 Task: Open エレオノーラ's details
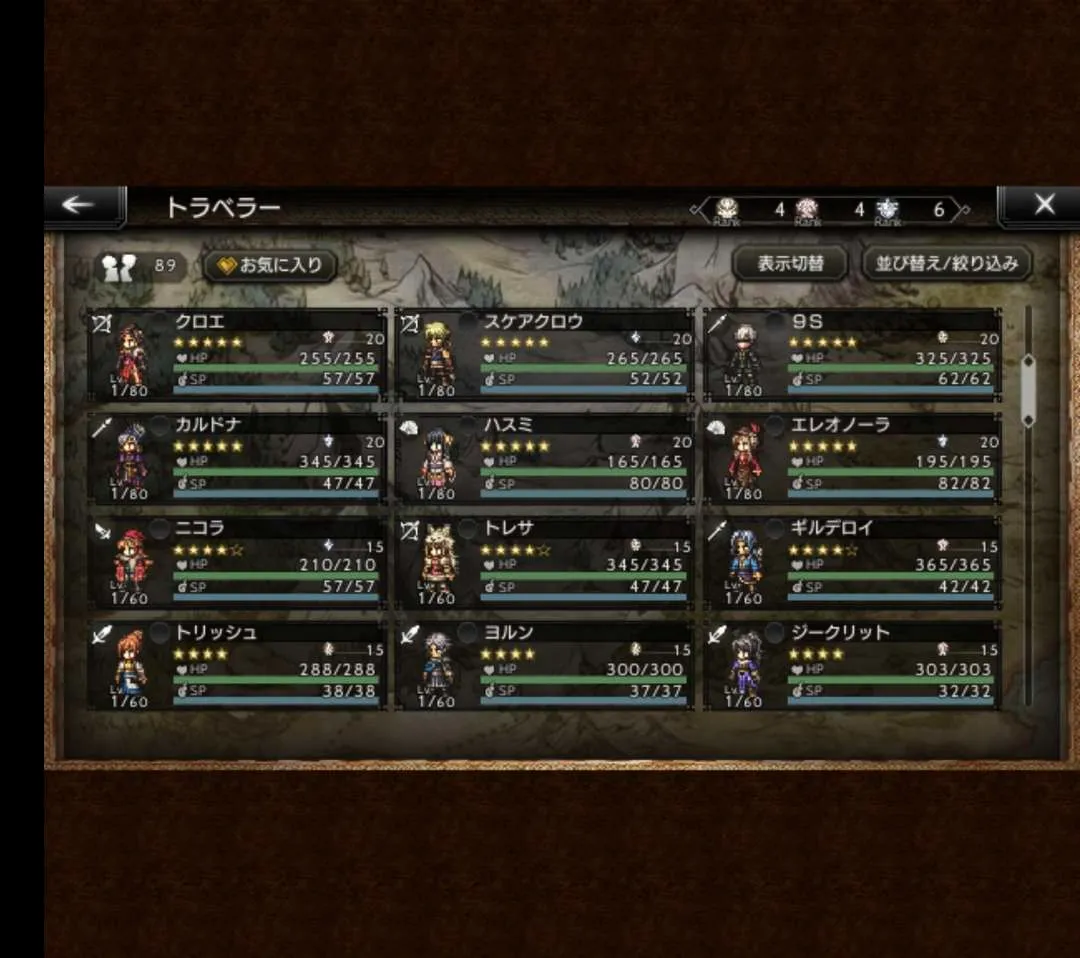coord(851,458)
